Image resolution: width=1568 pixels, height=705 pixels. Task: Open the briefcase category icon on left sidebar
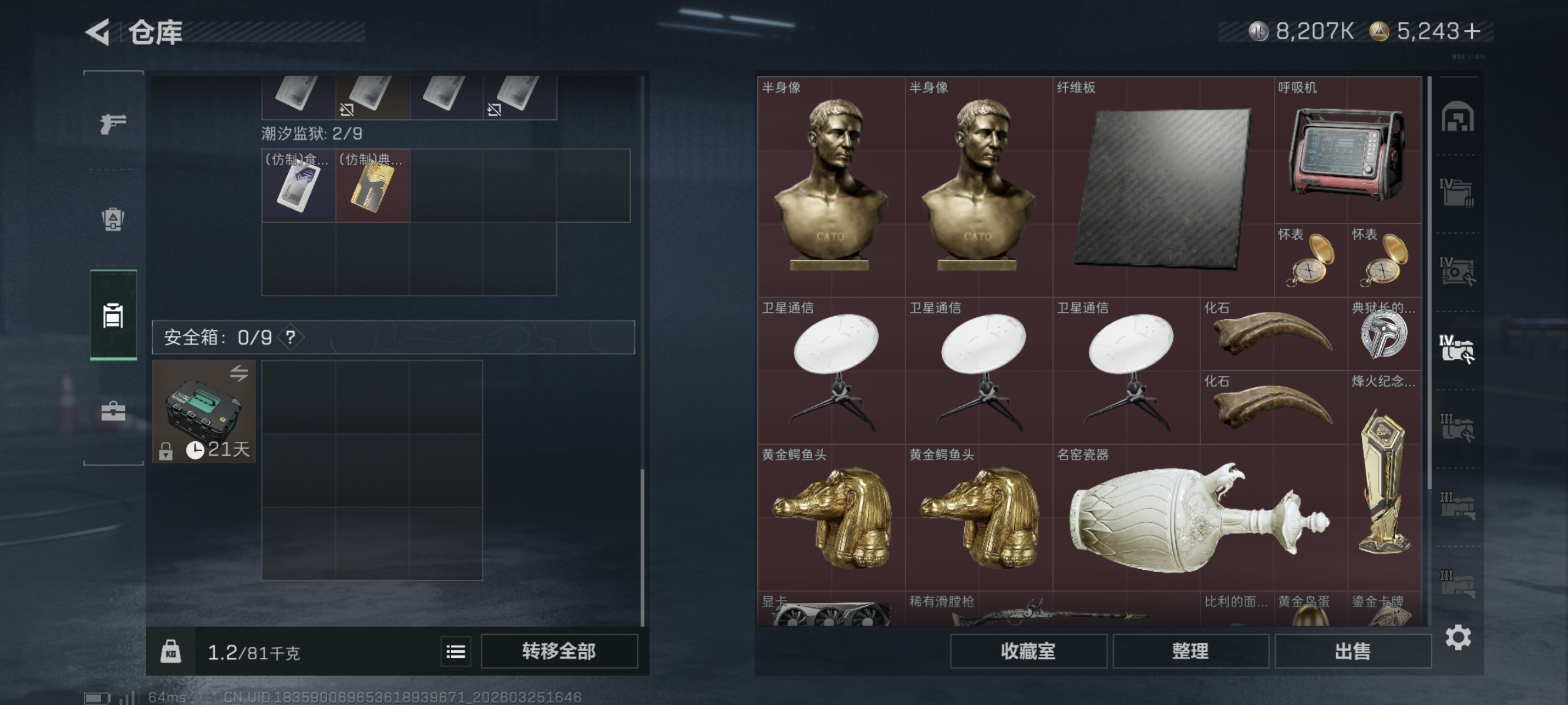coord(113,411)
